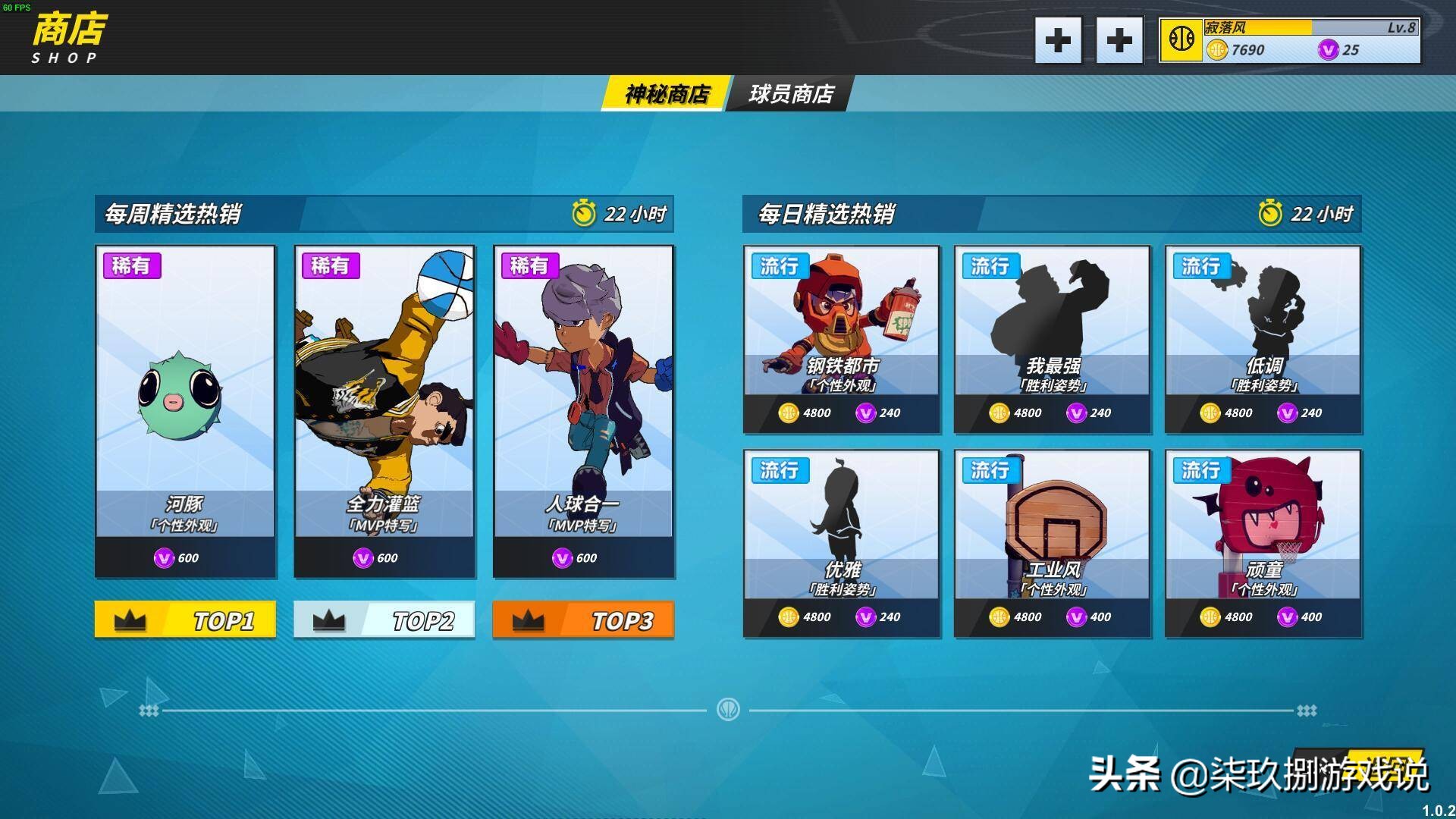Select the 人球合一 MVP特写 card
The height and width of the screenshot is (819, 1456).
pos(583,411)
